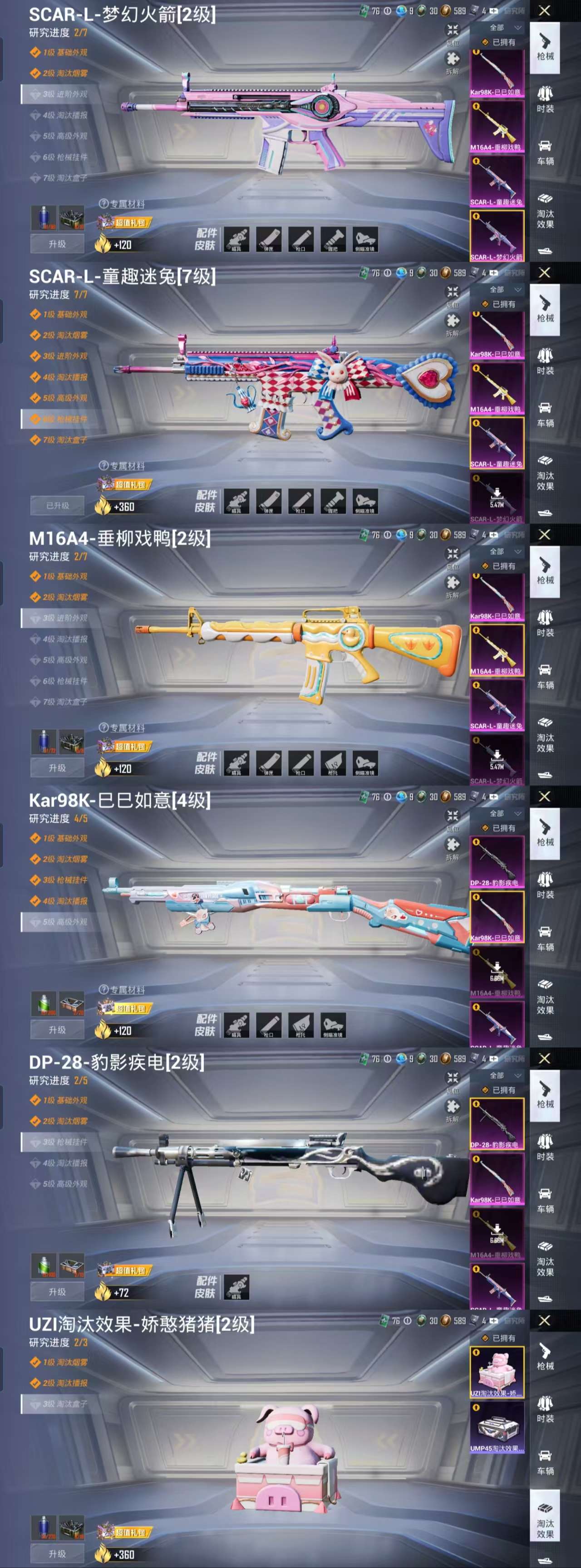This screenshot has height=1568, width=581.
Task: Open the 枪托 attachment slot for M16A4-垂柳戏鸭
Action: 333,763
